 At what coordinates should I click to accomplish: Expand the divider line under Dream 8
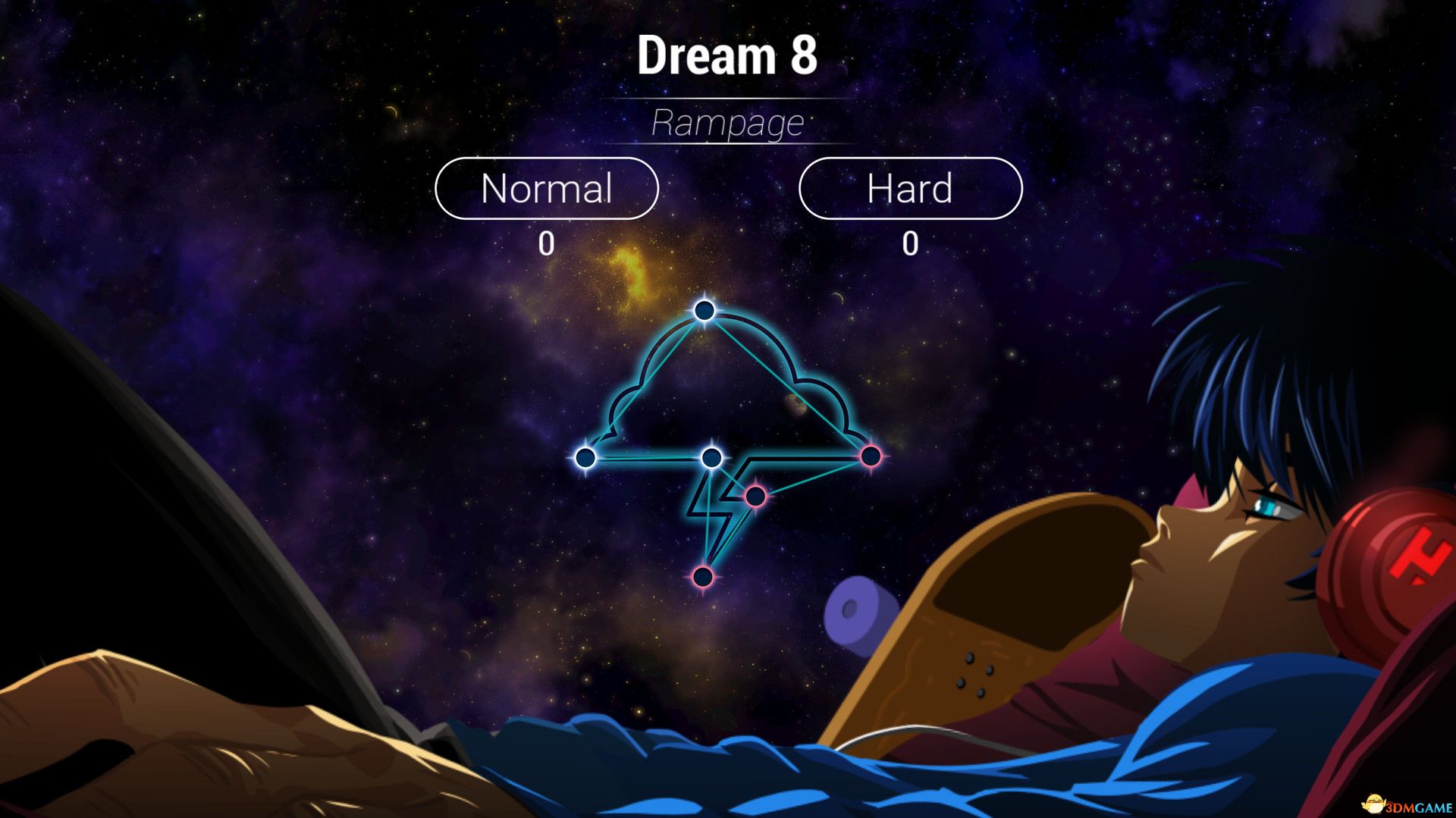click(730, 97)
